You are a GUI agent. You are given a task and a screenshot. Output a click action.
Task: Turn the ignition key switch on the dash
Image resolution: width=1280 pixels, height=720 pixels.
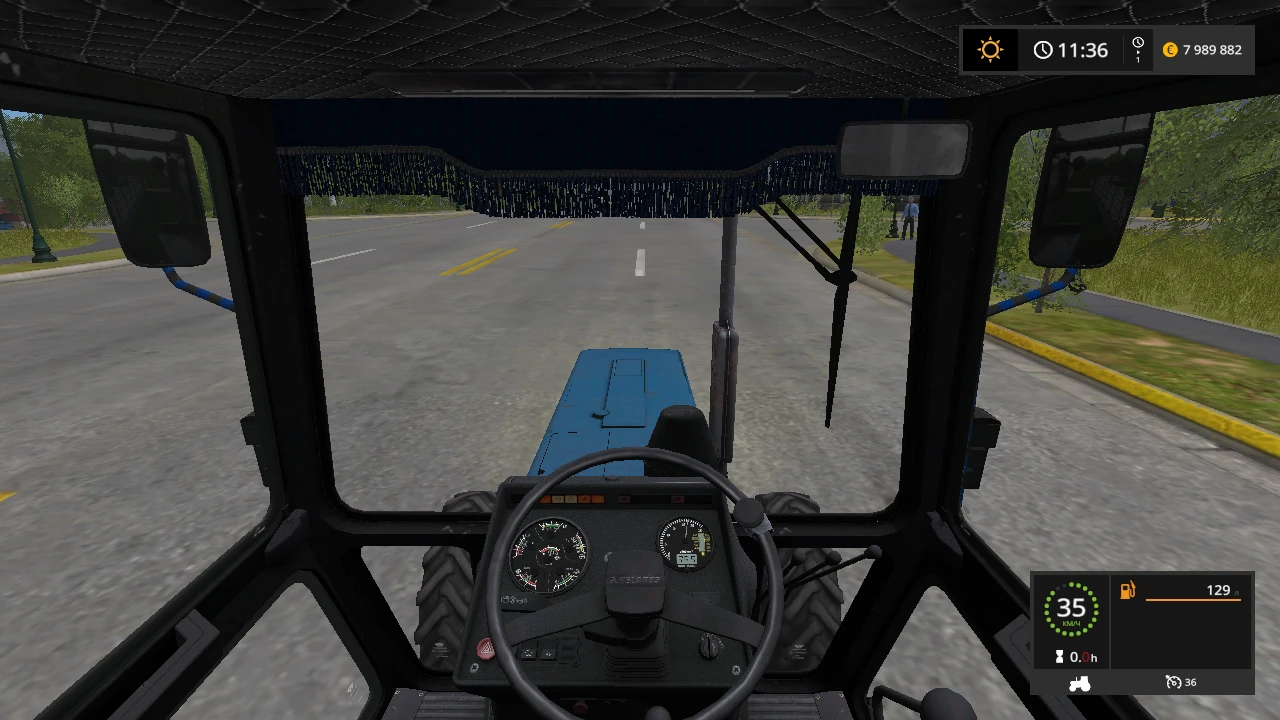coord(711,647)
